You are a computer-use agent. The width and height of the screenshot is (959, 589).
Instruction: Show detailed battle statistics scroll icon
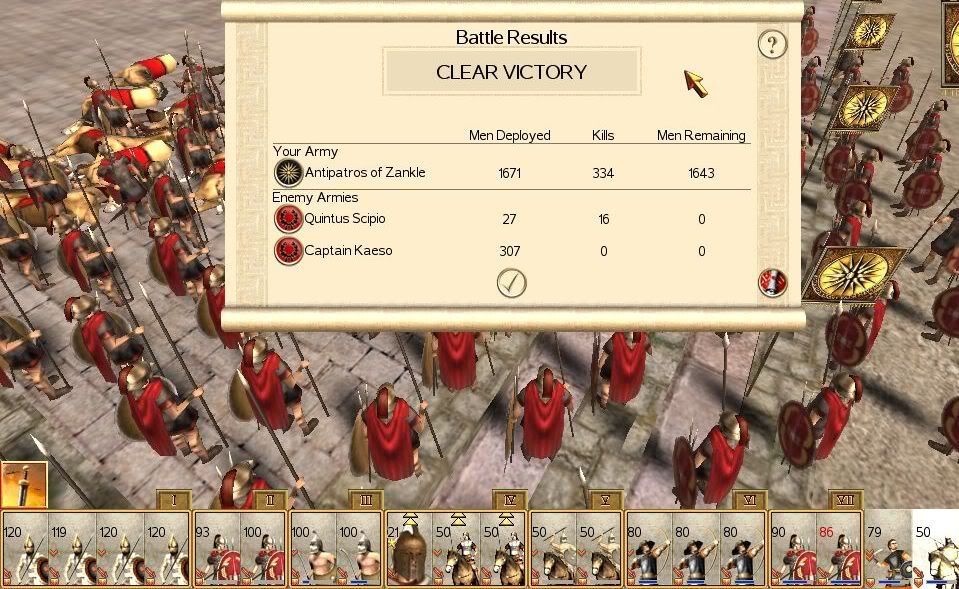click(772, 283)
